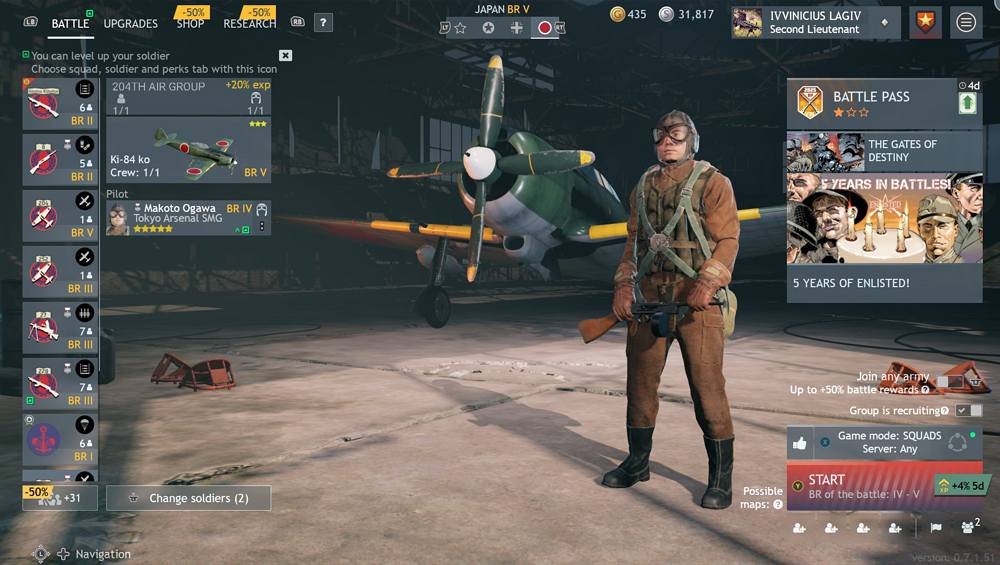The image size is (1000, 565).
Task: Close the level up soldier hint
Action: coord(286,56)
